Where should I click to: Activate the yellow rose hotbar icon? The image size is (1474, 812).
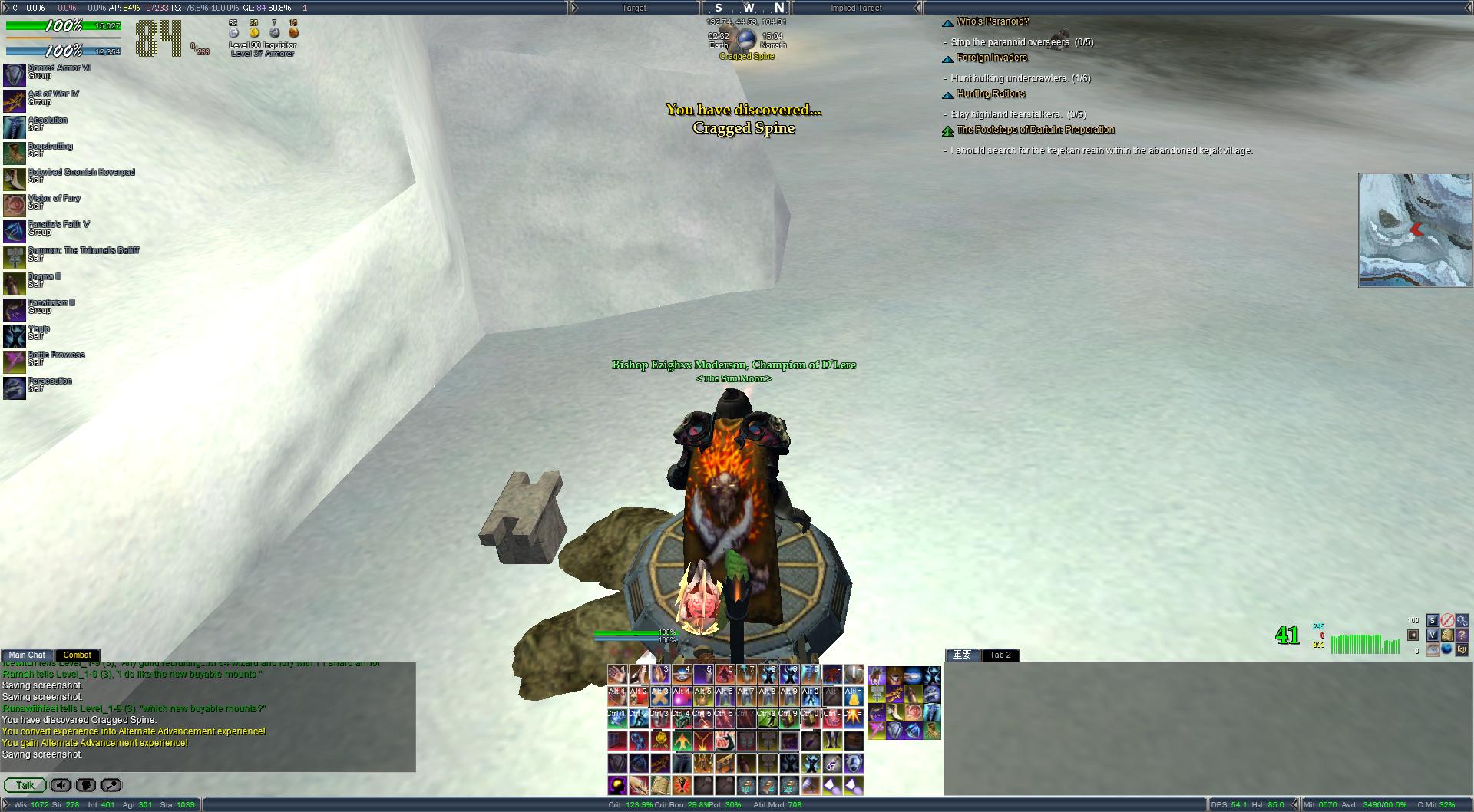pyautogui.click(x=660, y=741)
